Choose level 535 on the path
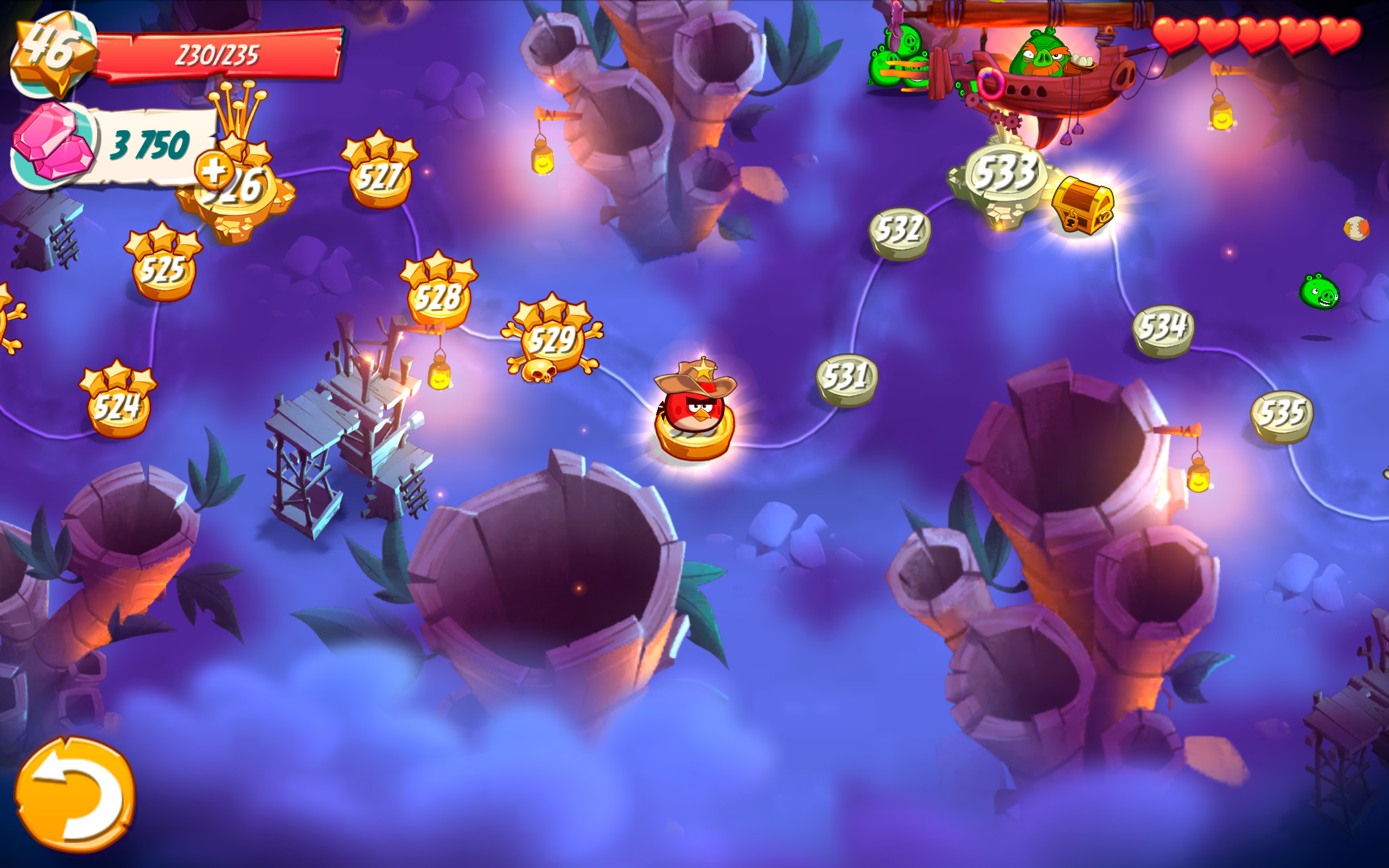Viewport: 1389px width, 868px height. tap(1282, 415)
